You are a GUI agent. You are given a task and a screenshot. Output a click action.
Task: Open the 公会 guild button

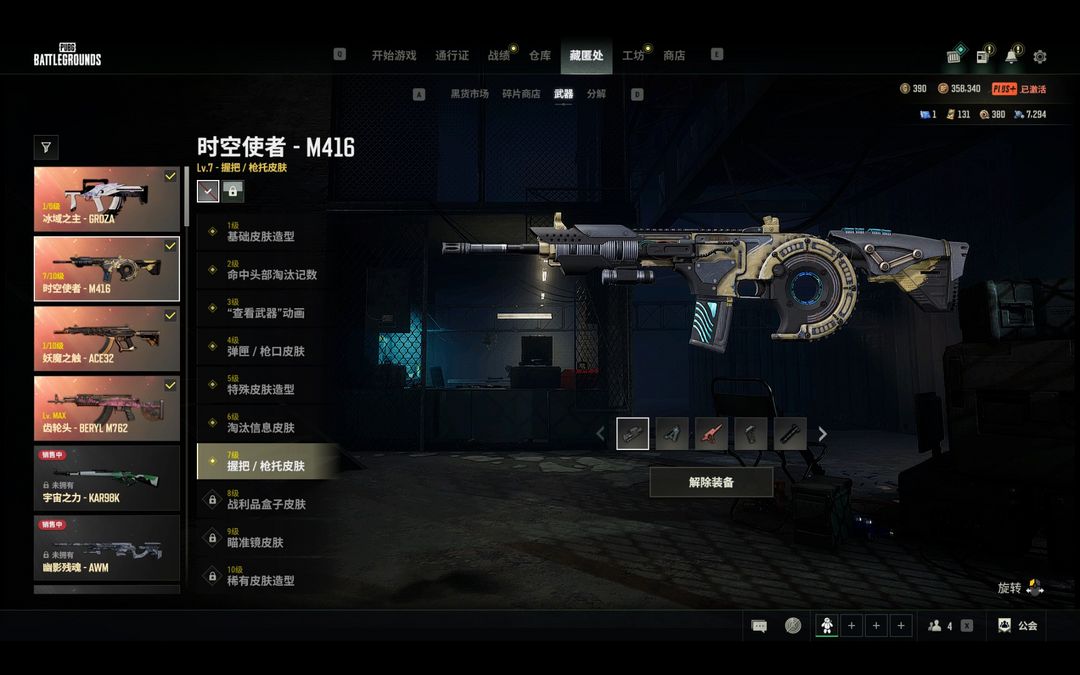[1018, 626]
